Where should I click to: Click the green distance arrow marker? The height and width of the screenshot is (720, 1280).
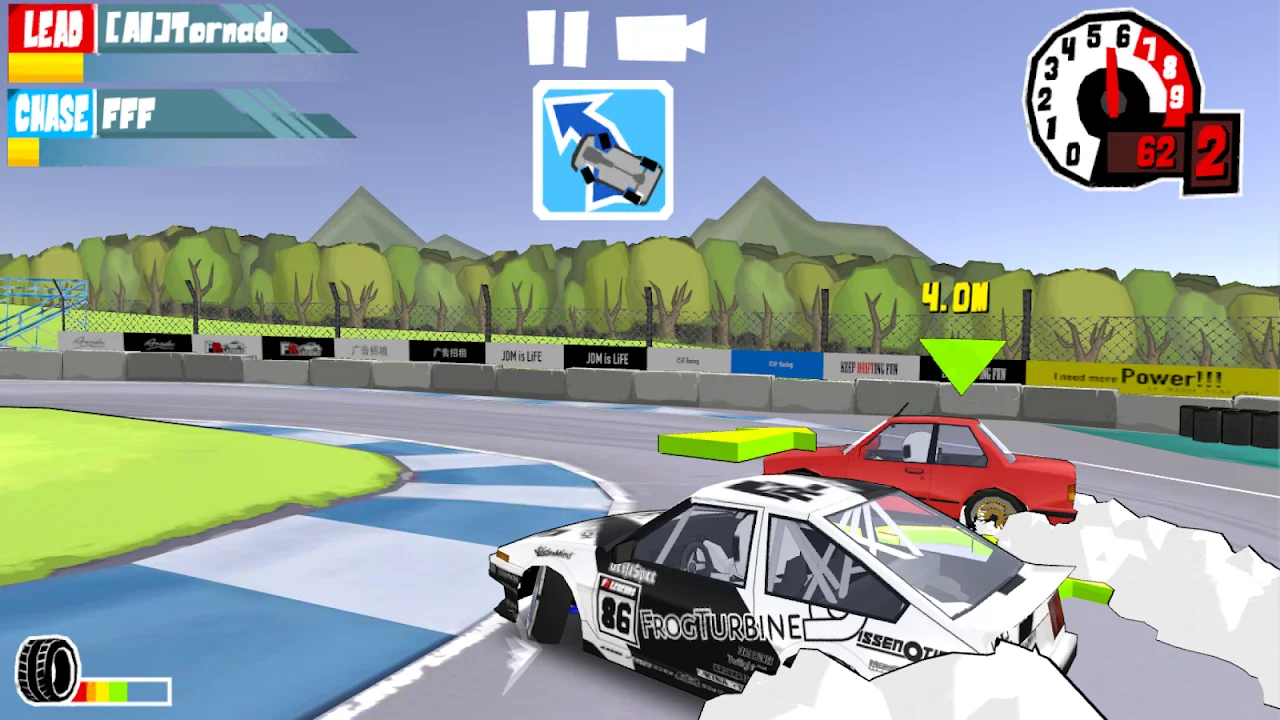[964, 355]
